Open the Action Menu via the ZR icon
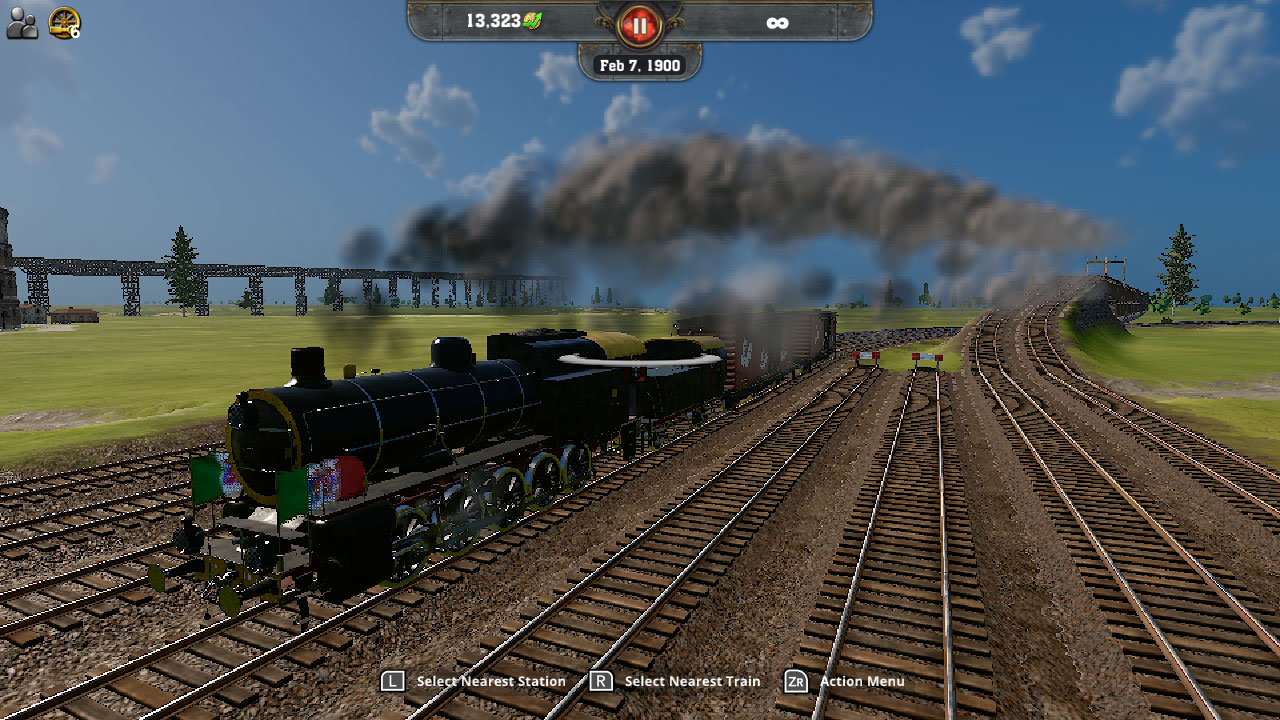Image resolution: width=1280 pixels, height=720 pixels. pyautogui.click(x=798, y=681)
